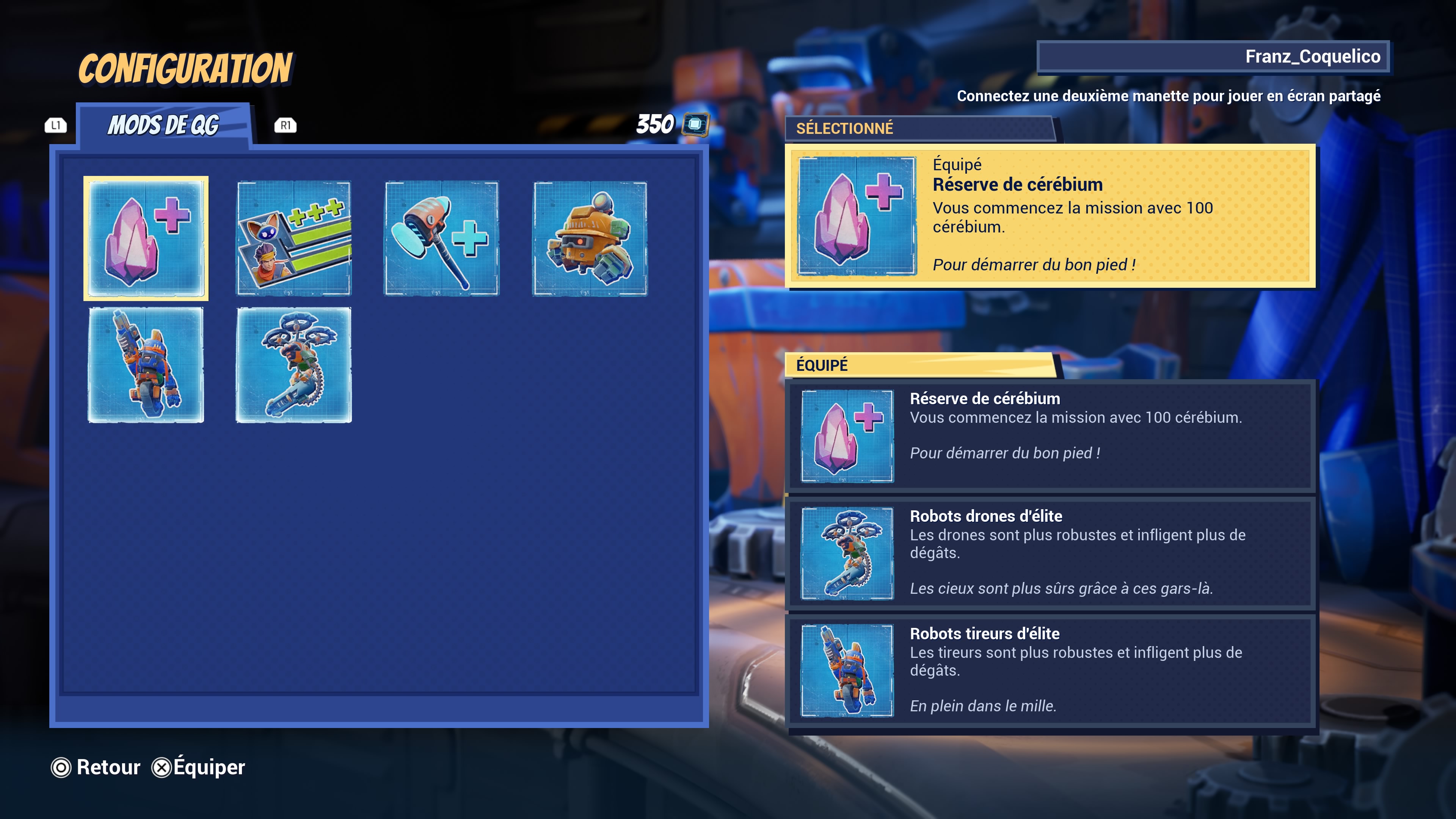Select the hammer with plus sign mod

(441, 238)
